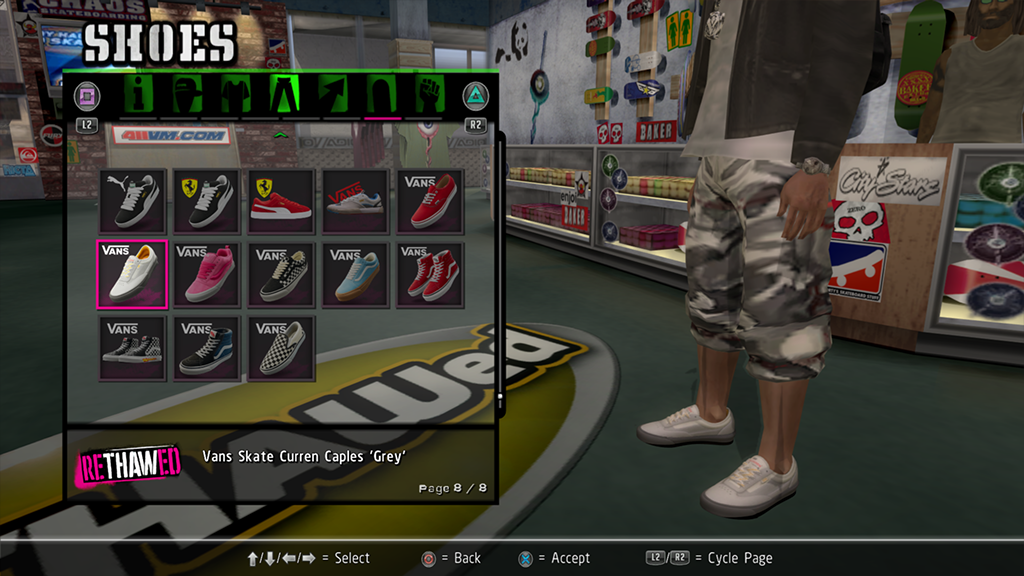The image size is (1024, 576).
Task: Choose the black checkerboard Vans lace-up
Action: 281,274
